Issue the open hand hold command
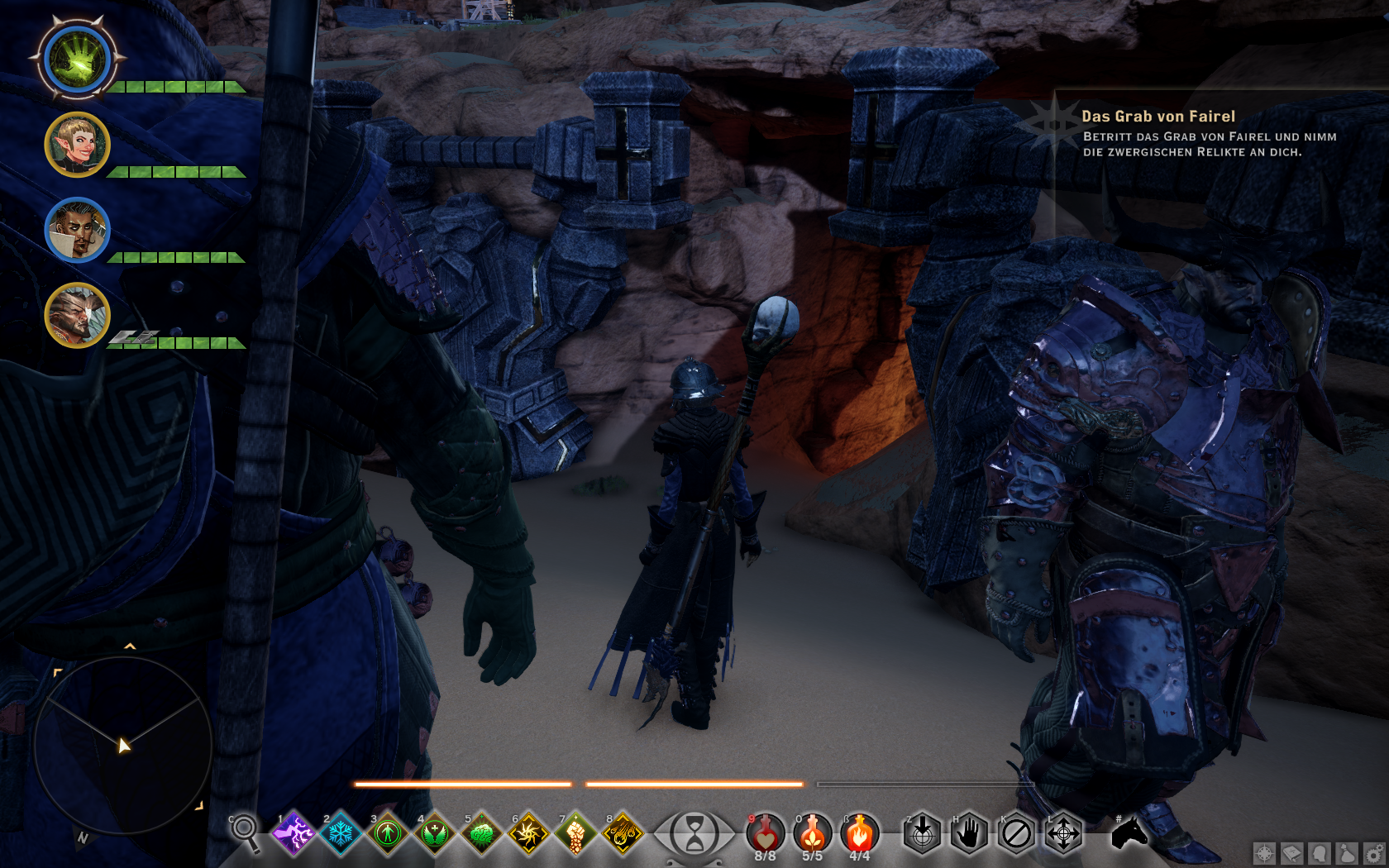 point(969,833)
